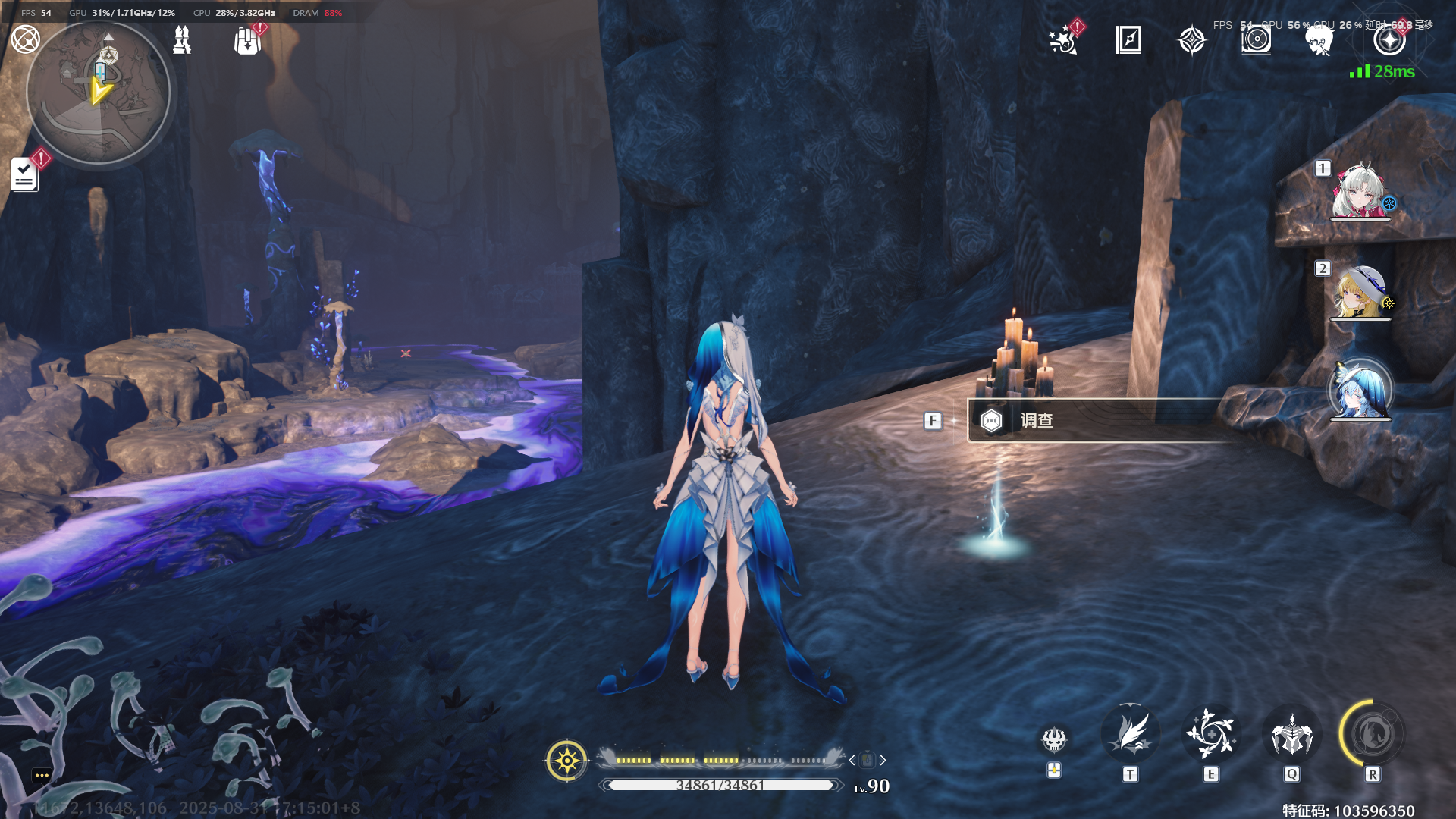Use the feather wing skill icon
Screen dimensions: 1456x819
(x=1130, y=734)
